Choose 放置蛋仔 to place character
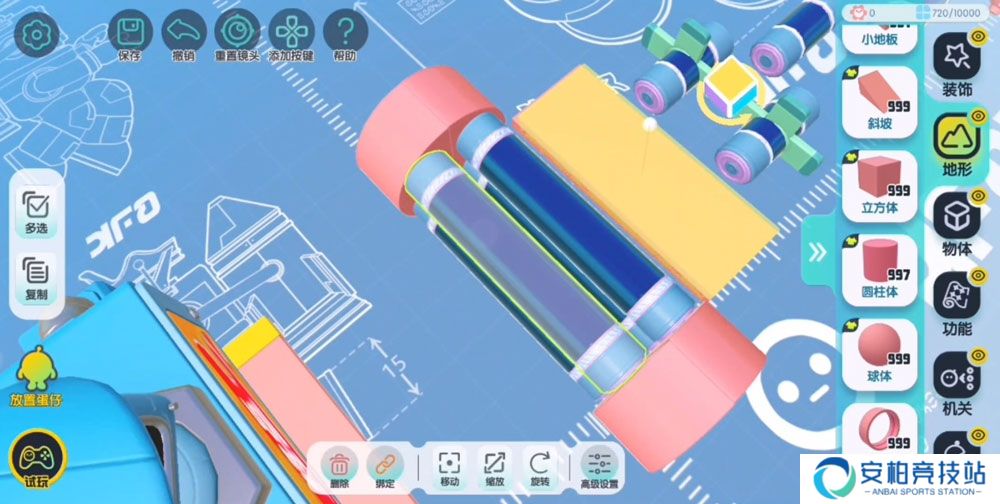Screen dimensions: 1000x504 [36, 375]
